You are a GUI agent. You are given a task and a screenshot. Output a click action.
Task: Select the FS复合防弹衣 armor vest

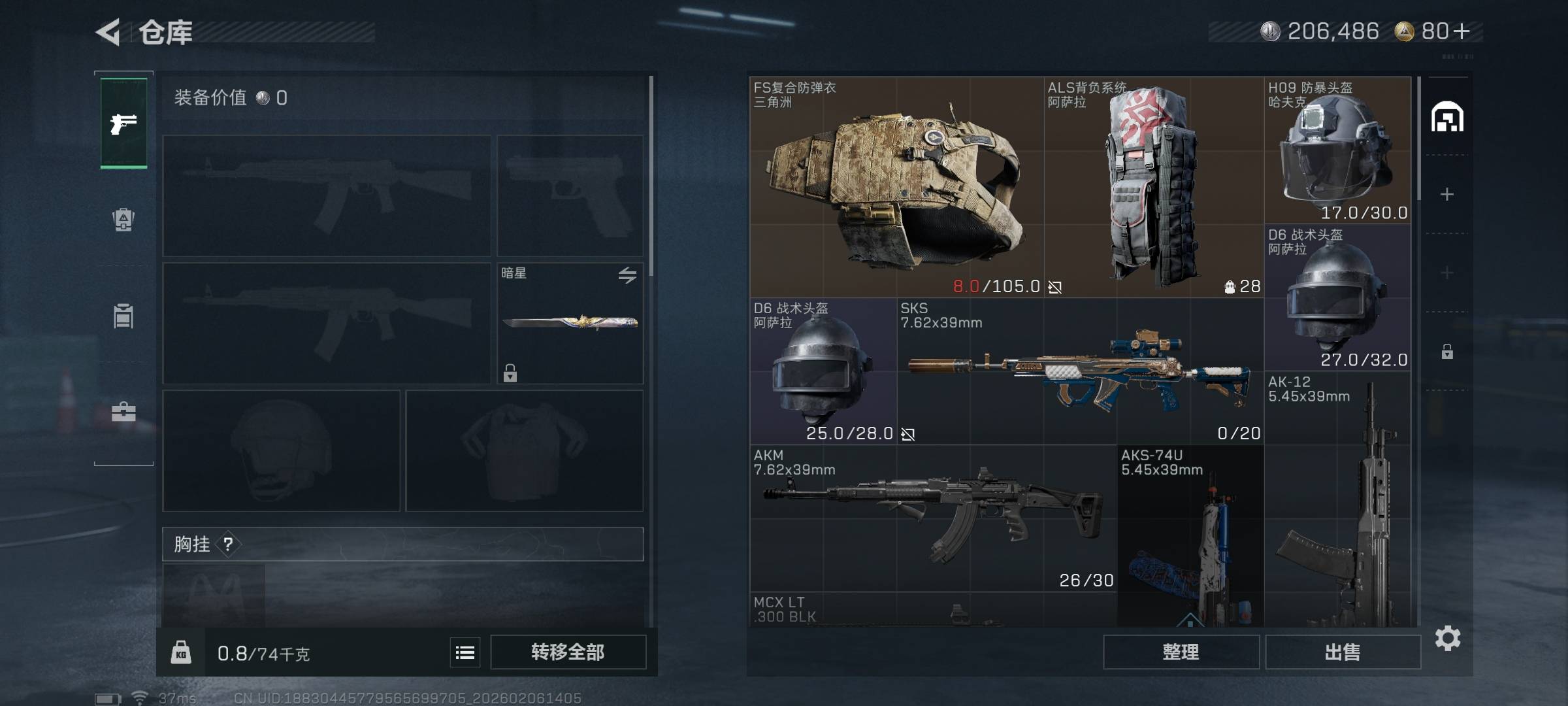[x=896, y=187]
